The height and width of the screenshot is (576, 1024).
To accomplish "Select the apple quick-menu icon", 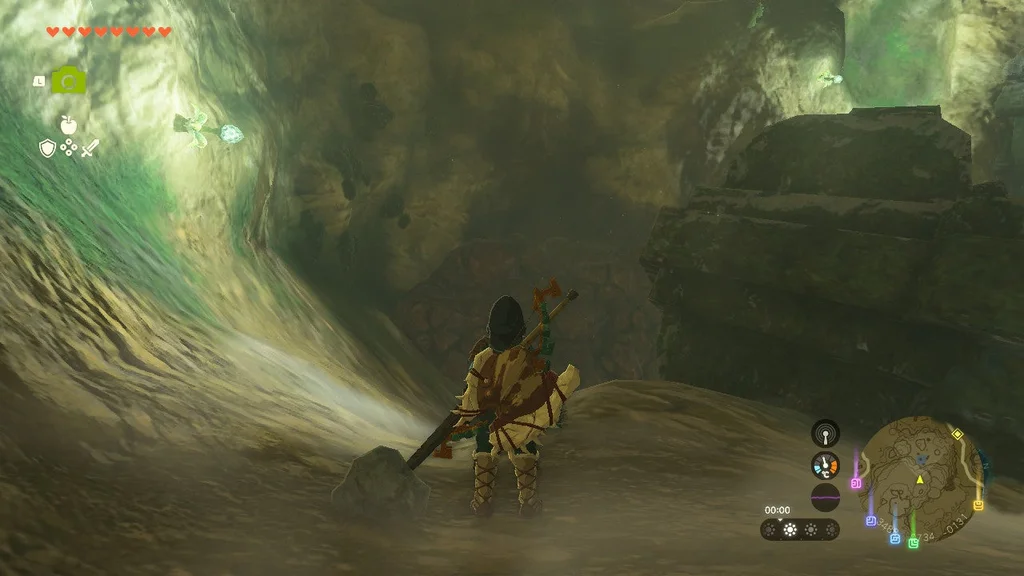I will 68,125.
